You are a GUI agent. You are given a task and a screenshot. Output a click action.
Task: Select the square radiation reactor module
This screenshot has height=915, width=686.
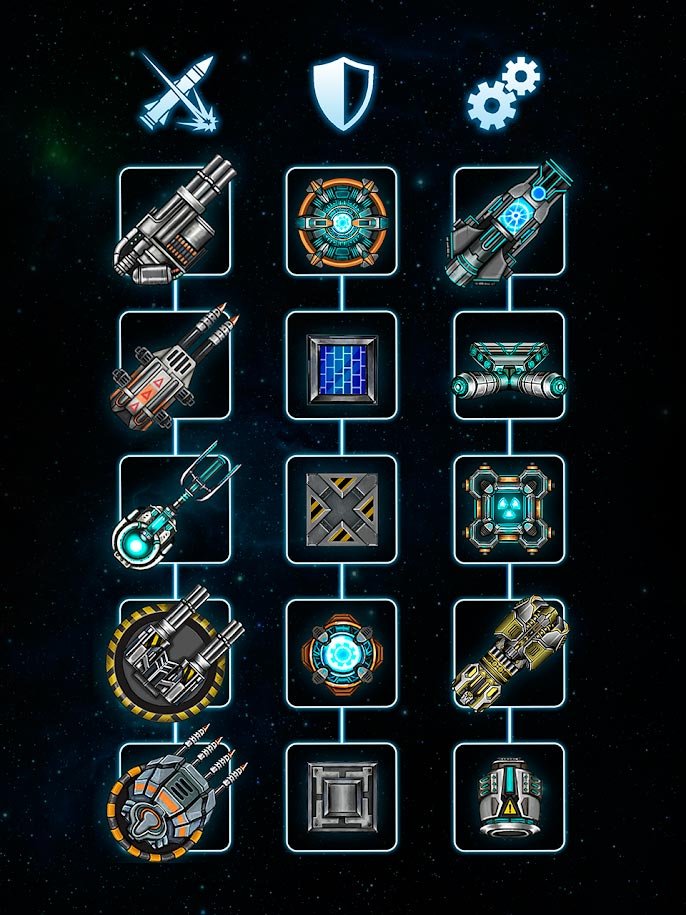pos(508,509)
